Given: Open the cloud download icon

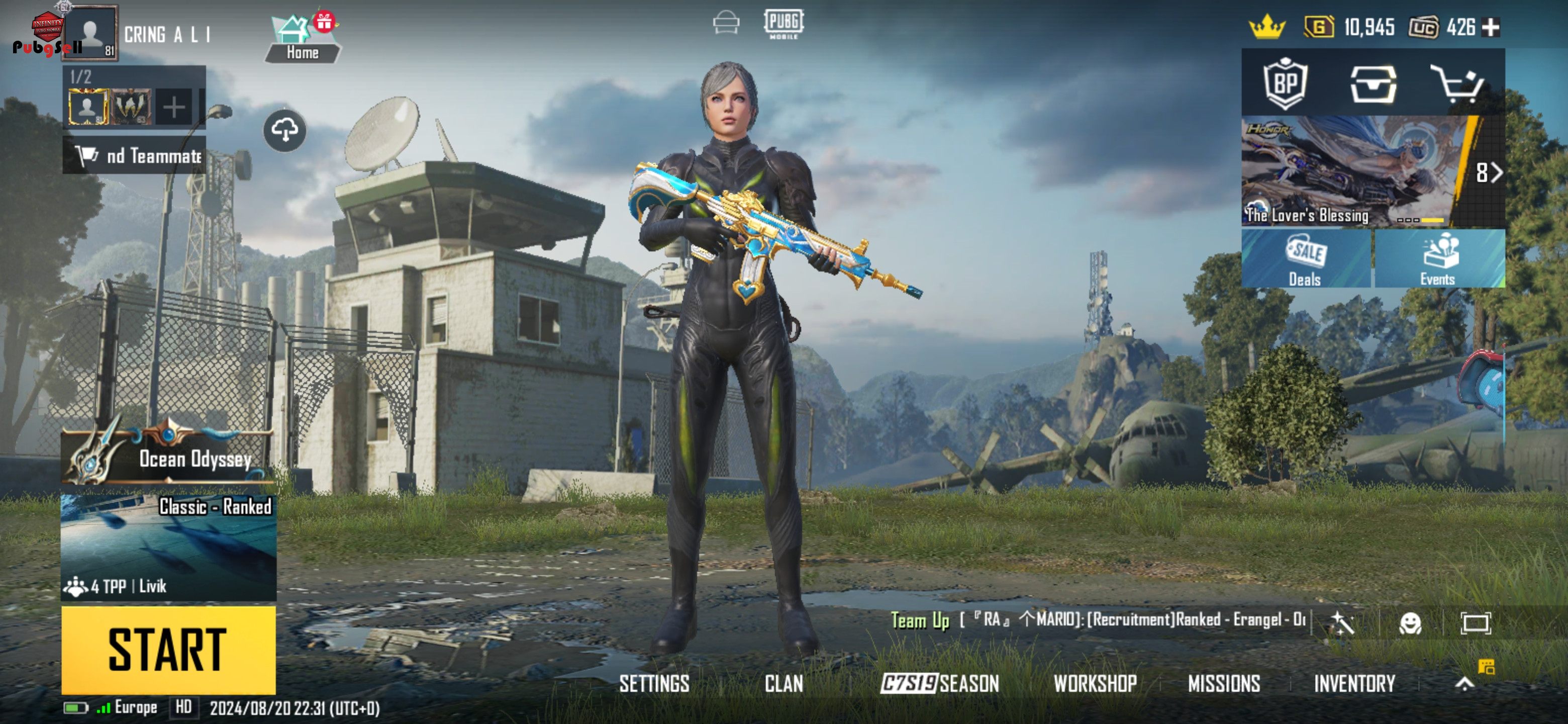Looking at the screenshot, I should [x=285, y=130].
